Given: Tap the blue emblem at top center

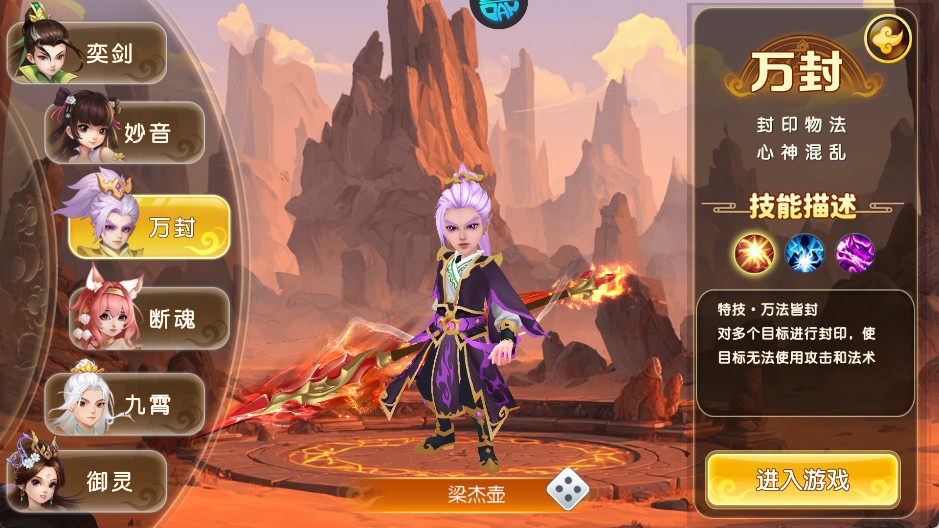Looking at the screenshot, I should coord(498,12).
